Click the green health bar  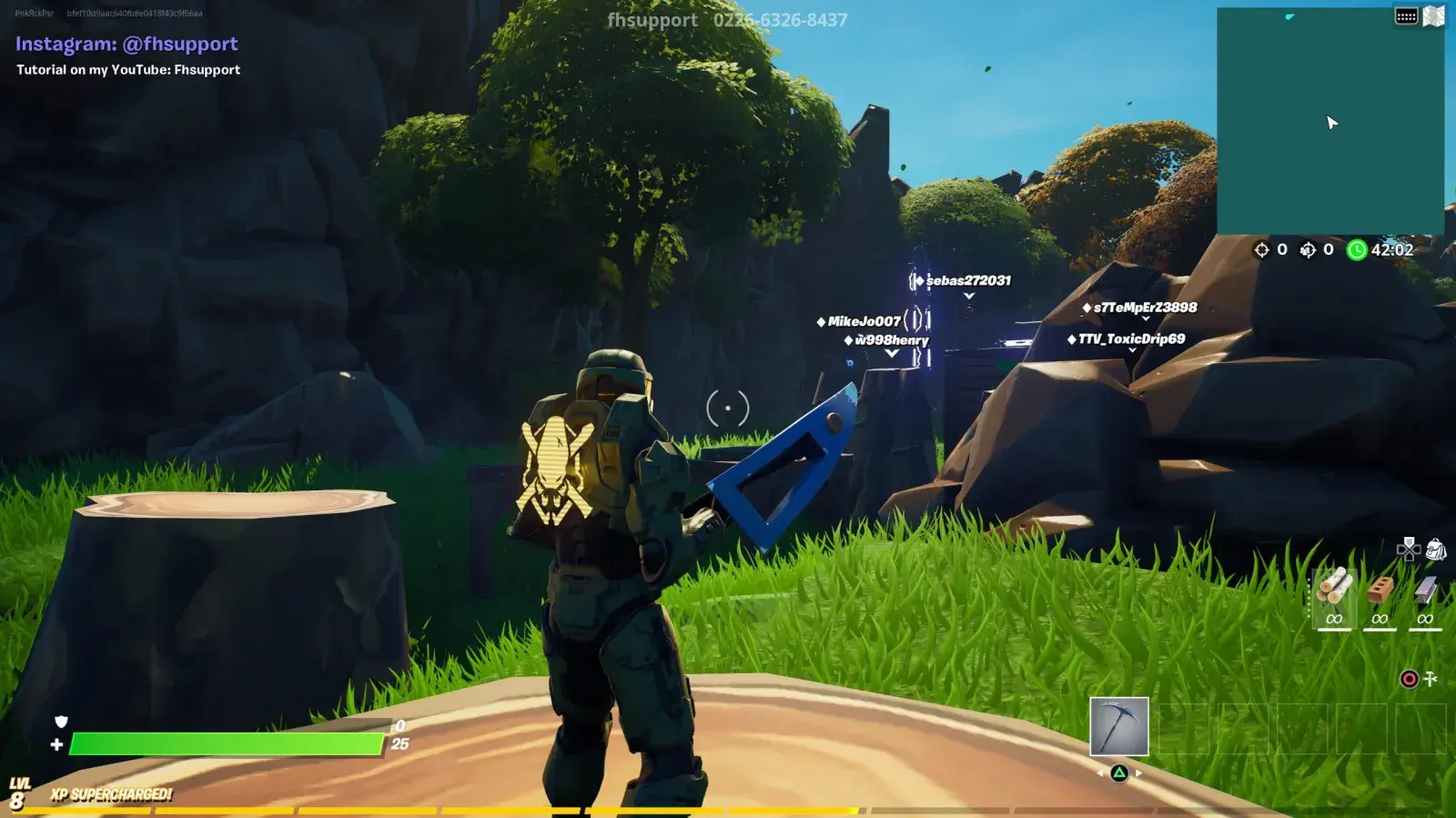(227, 743)
